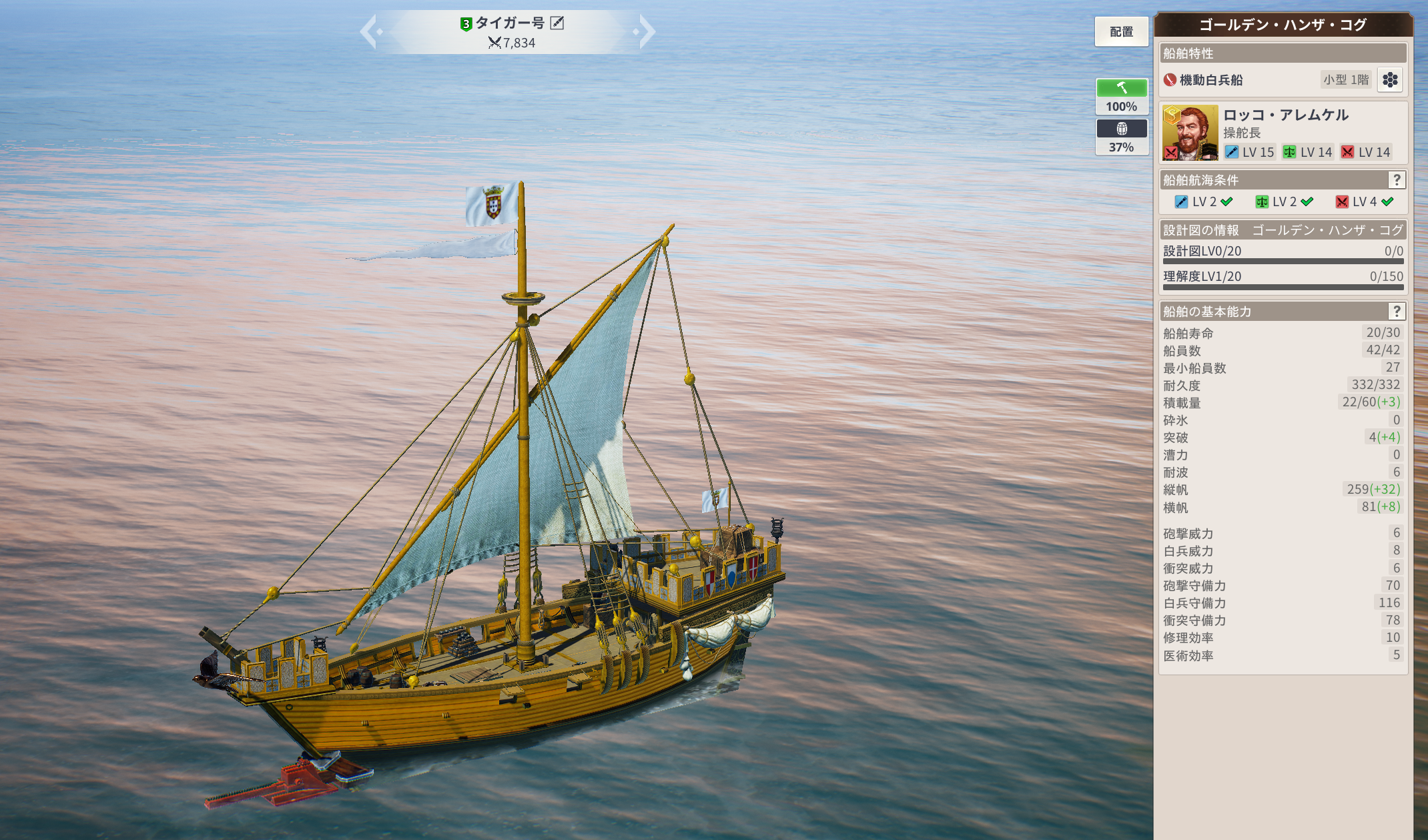Show help for 船舶の基本能力
This screenshot has height=840, width=1428.
point(1396,312)
